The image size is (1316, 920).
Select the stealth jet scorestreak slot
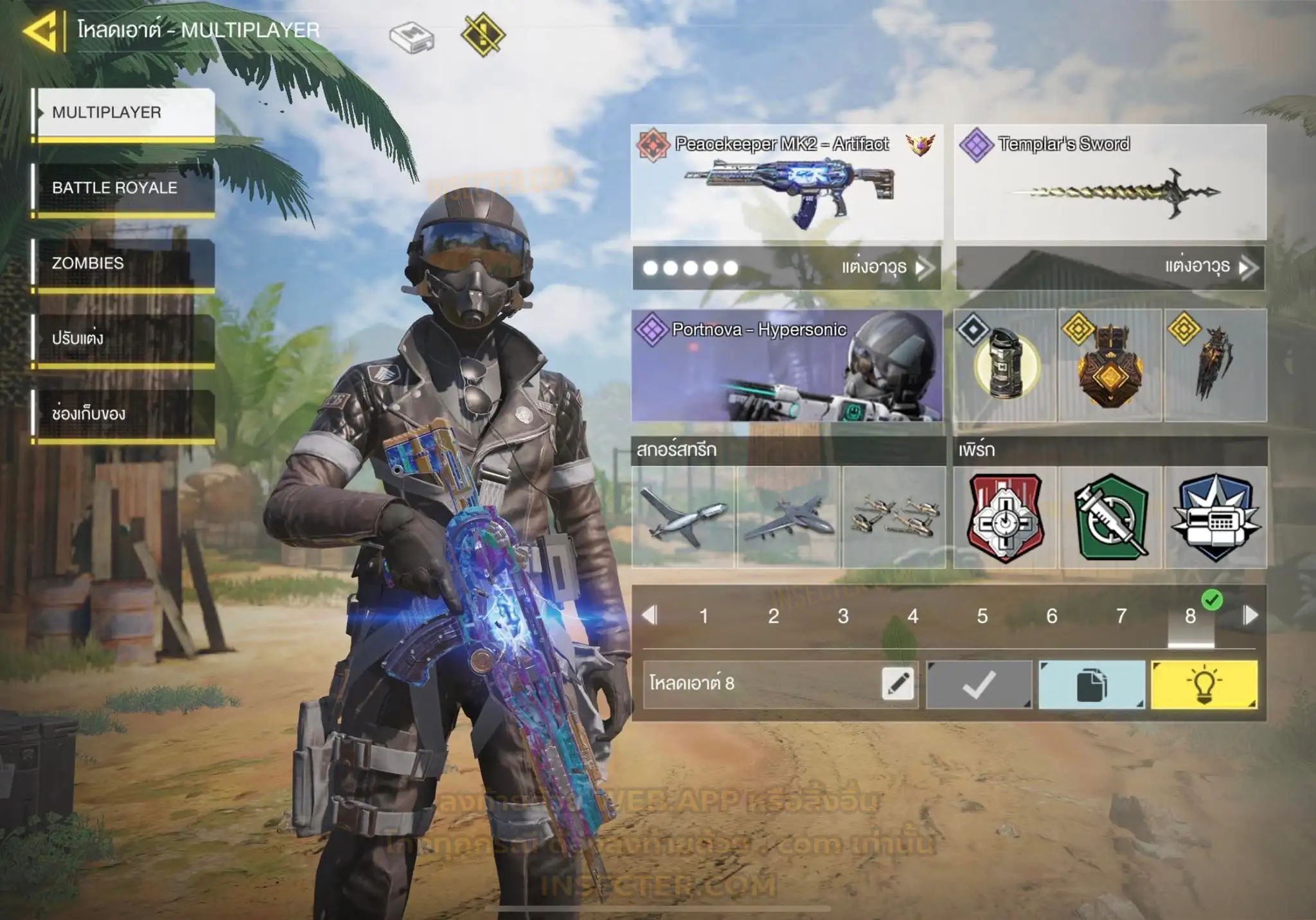788,517
